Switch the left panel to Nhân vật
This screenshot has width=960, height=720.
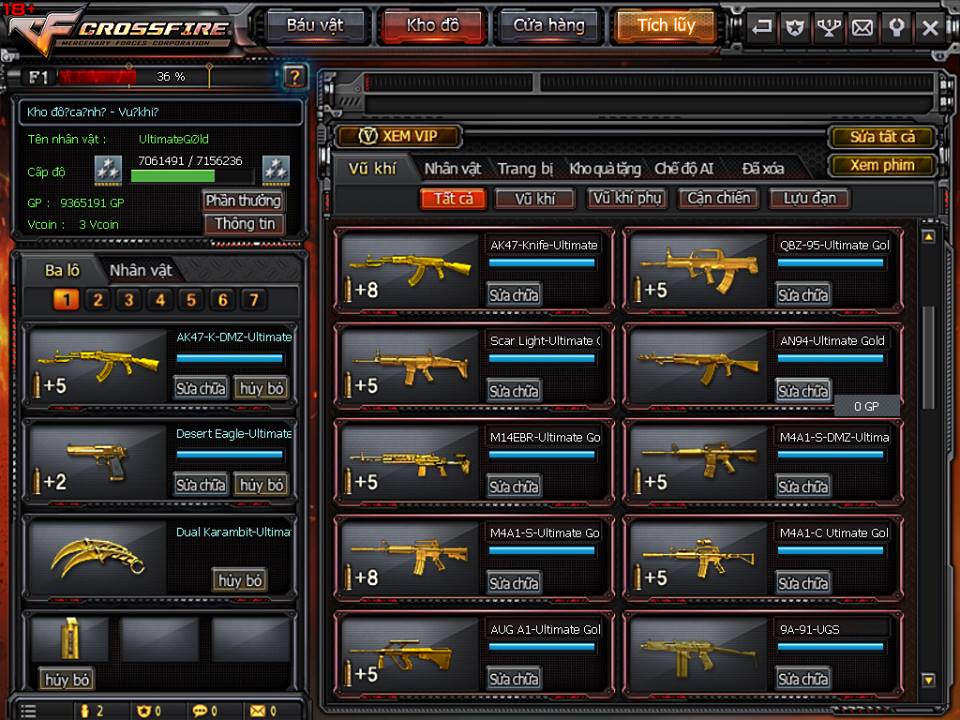140,270
